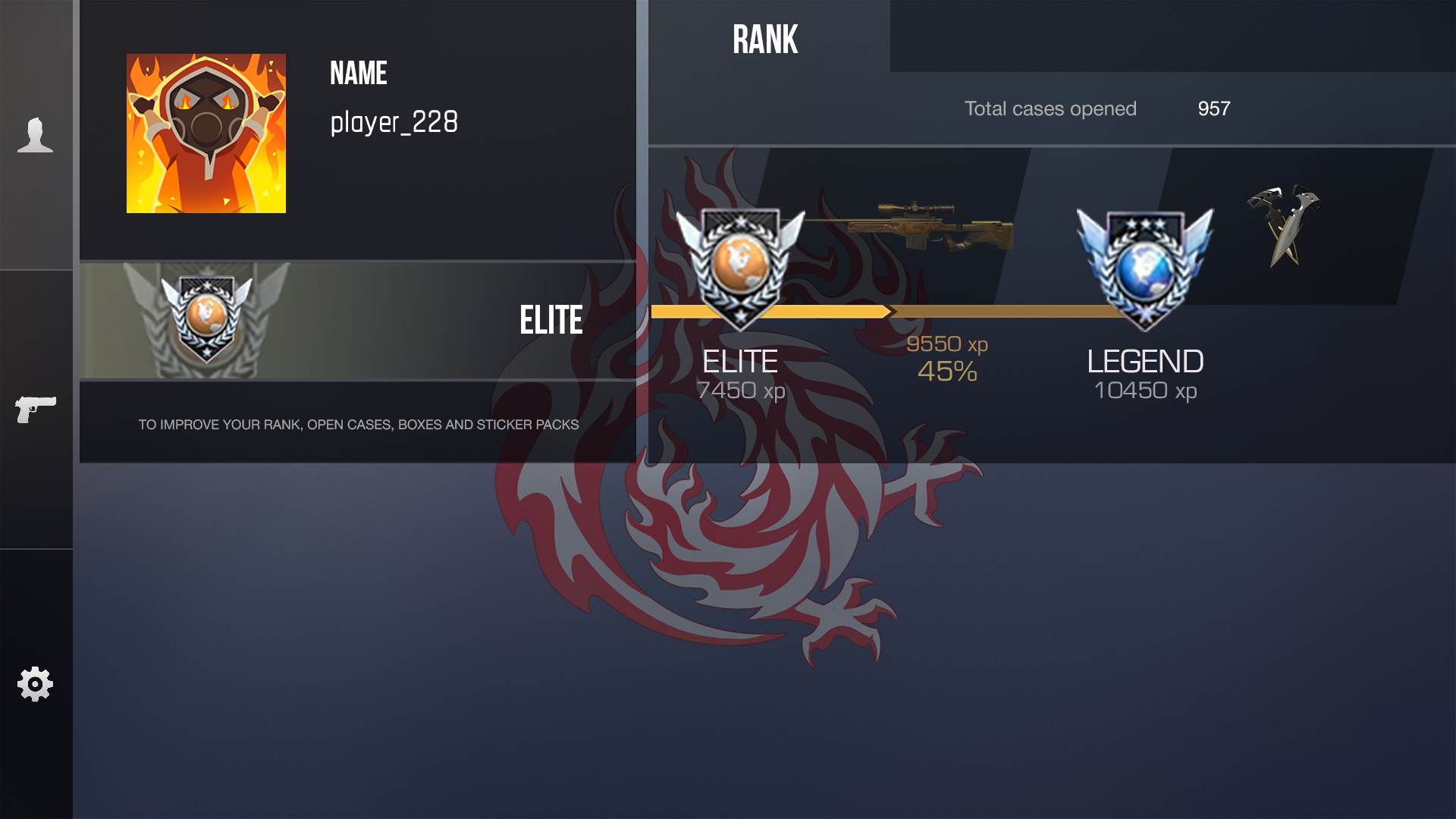1456x819 pixels.
Task: Click the Total cases opened counter 957
Action: [x=1213, y=108]
